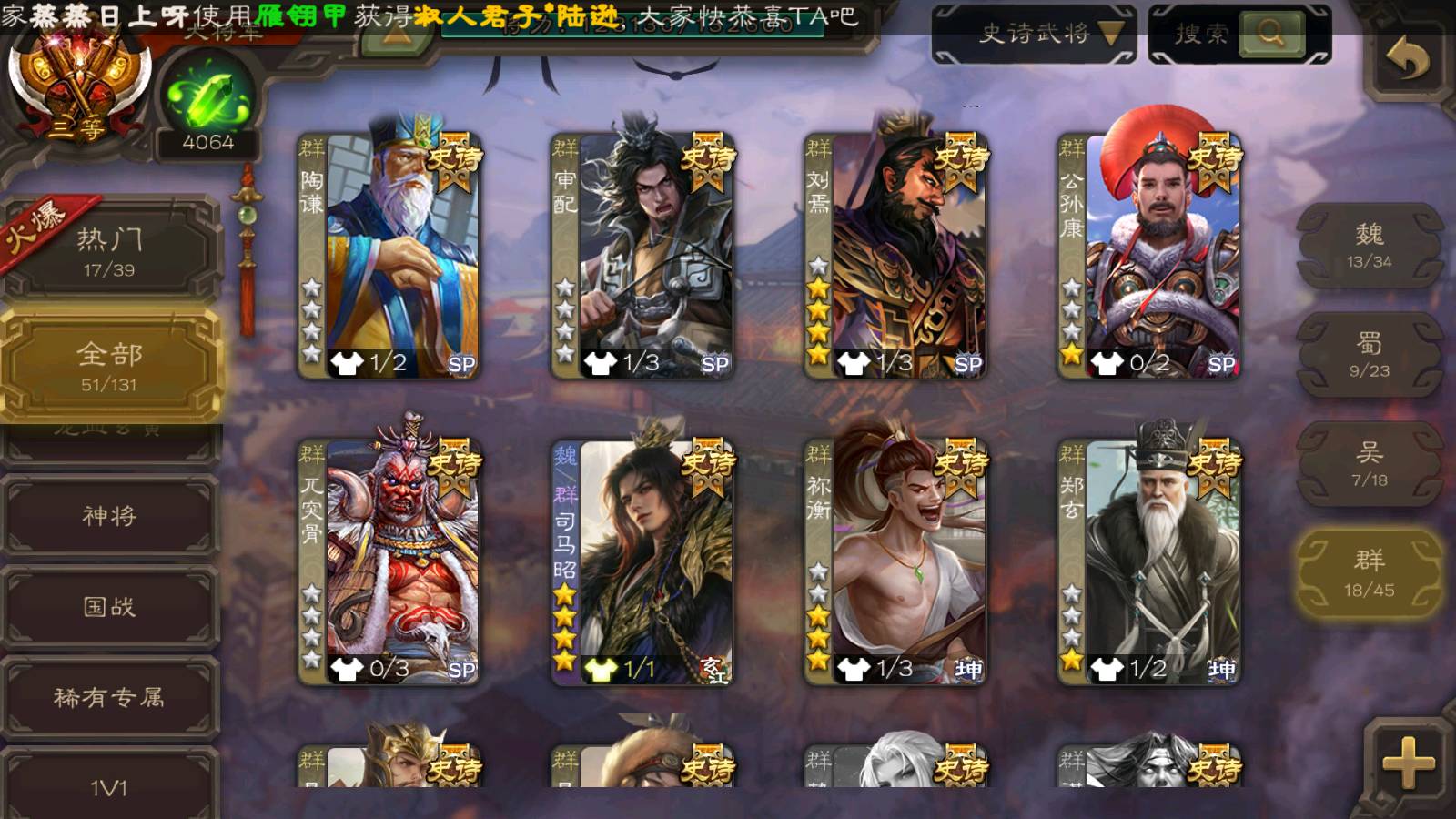The image size is (1456, 819).
Task: Filter heroes by 蜀 faction
Action: pyautogui.click(x=1370, y=355)
